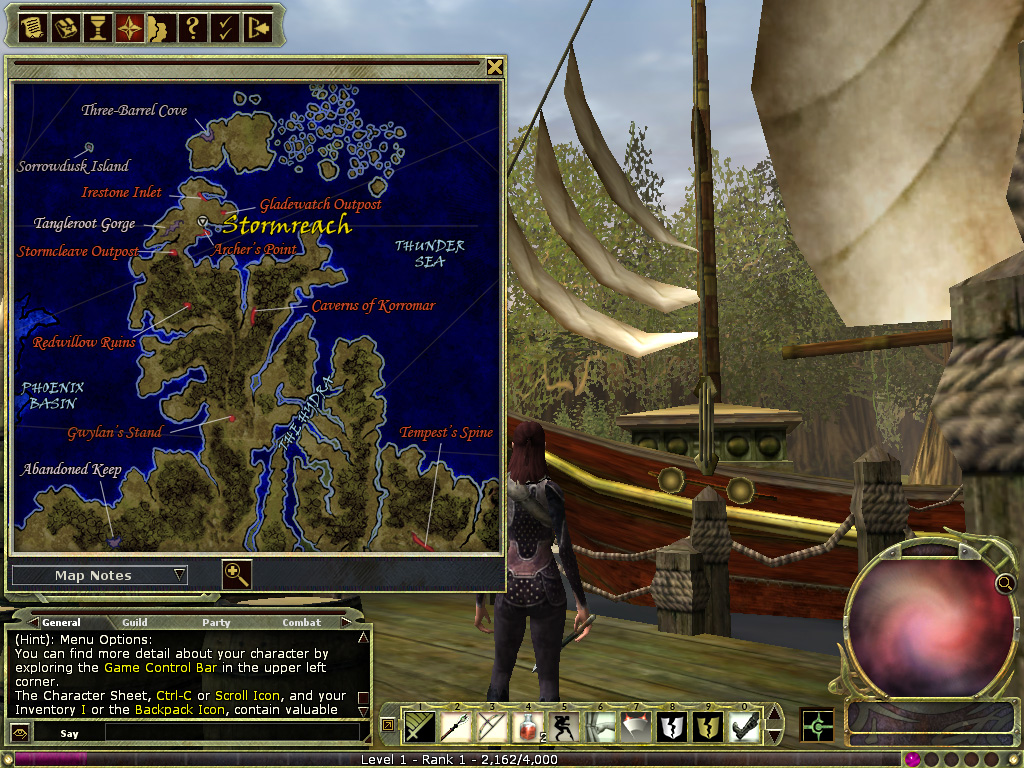Click the radar globe magnifier button
The image size is (1024, 768).
pos(1003,583)
